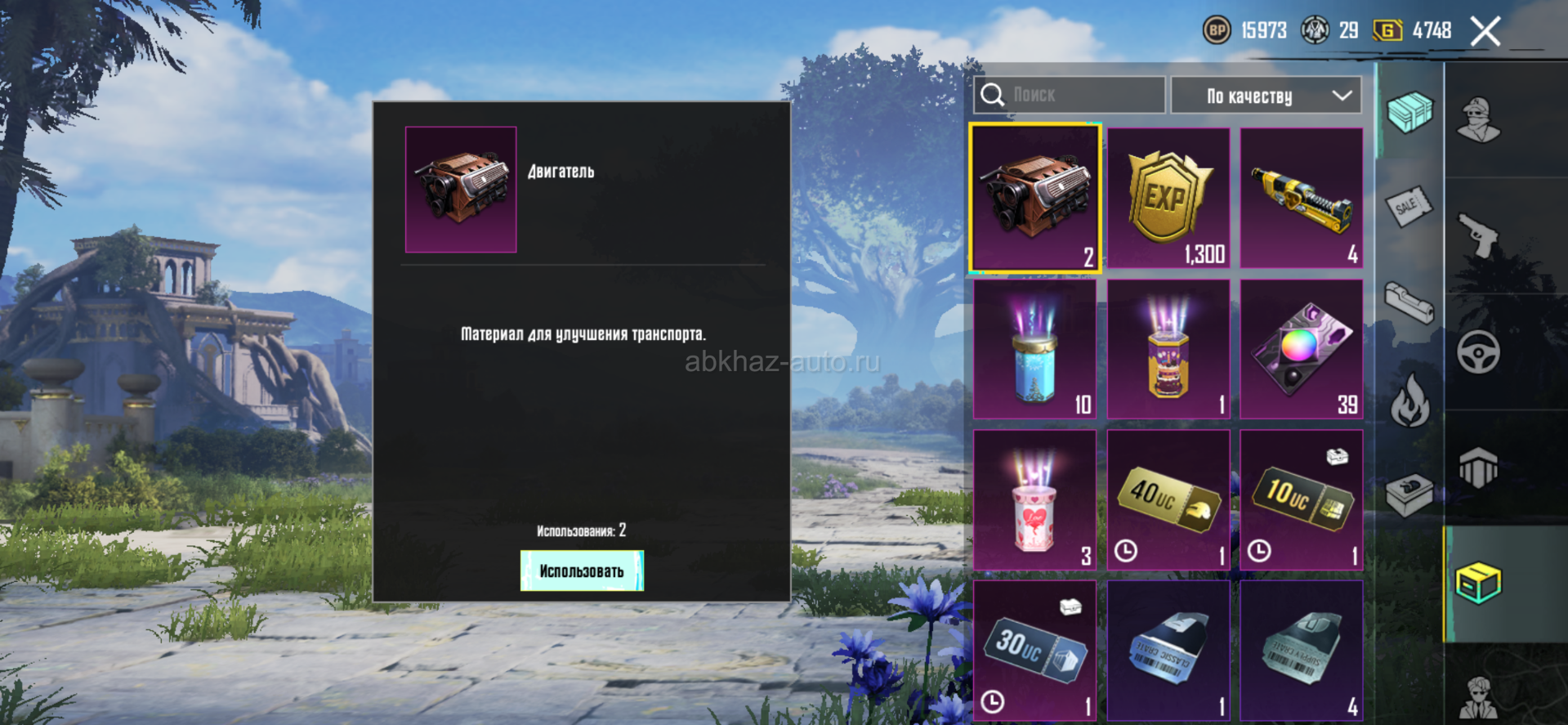Select the Classic Crate coupon slot
This screenshot has height=725, width=1568.
pyautogui.click(x=1168, y=651)
